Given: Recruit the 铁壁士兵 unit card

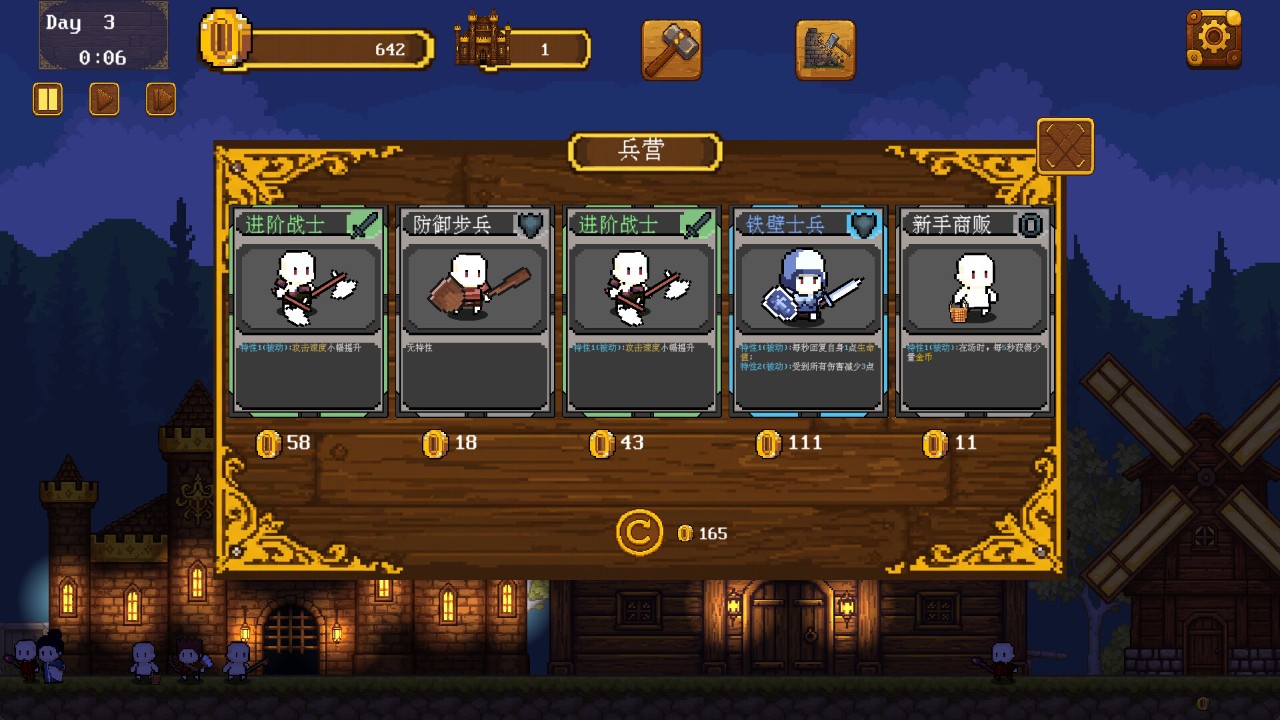Looking at the screenshot, I should (809, 310).
